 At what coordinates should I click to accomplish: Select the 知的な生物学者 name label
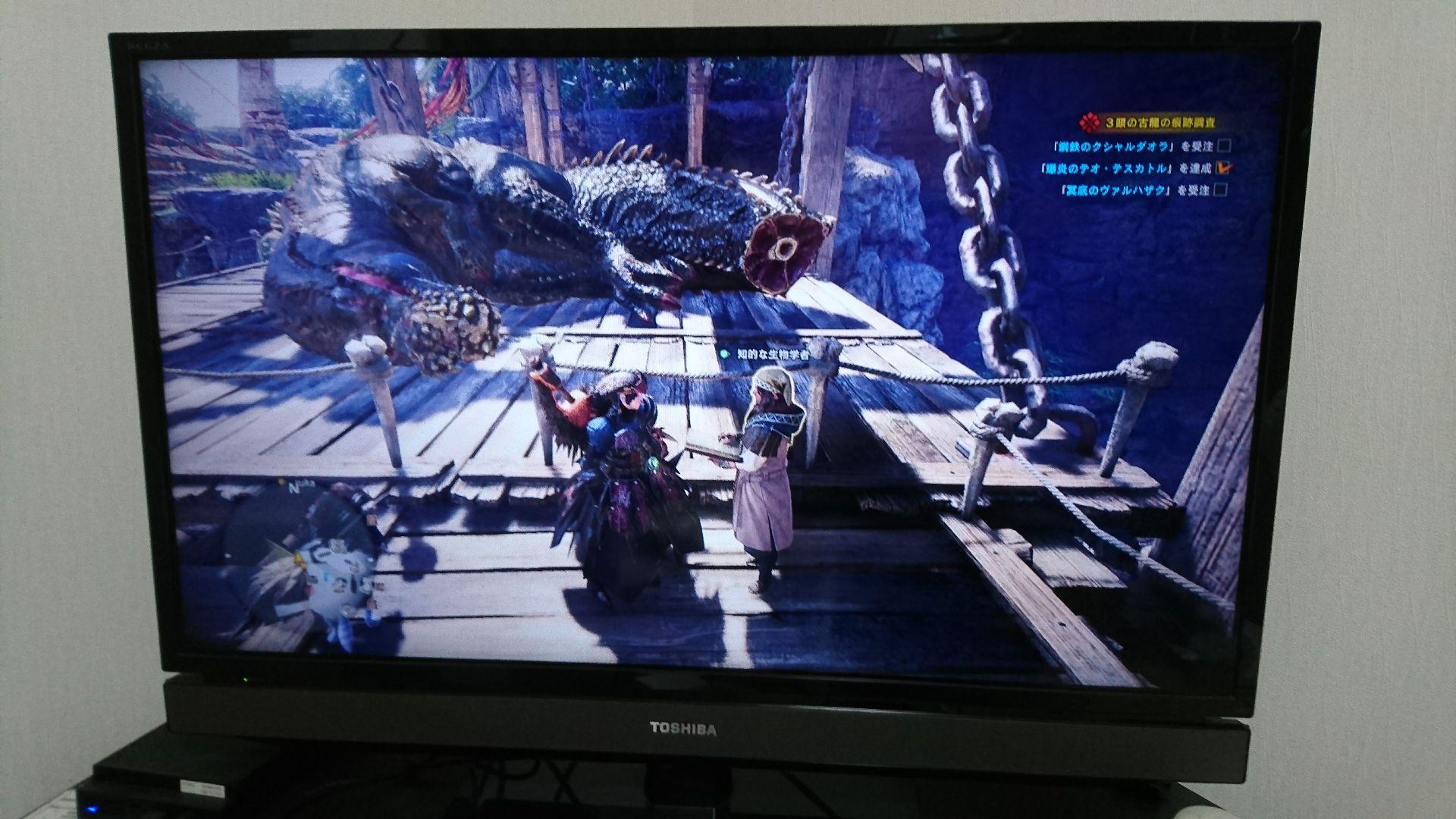(x=767, y=353)
